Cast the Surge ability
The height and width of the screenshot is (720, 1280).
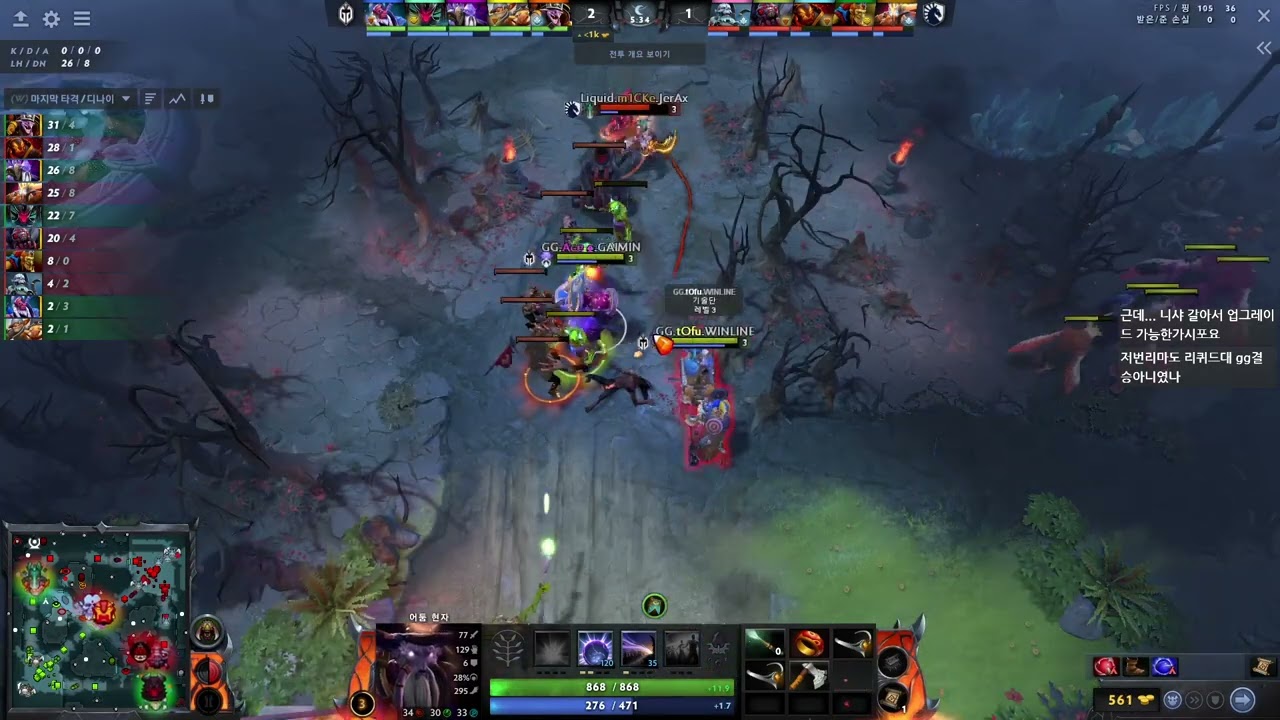(x=638, y=649)
